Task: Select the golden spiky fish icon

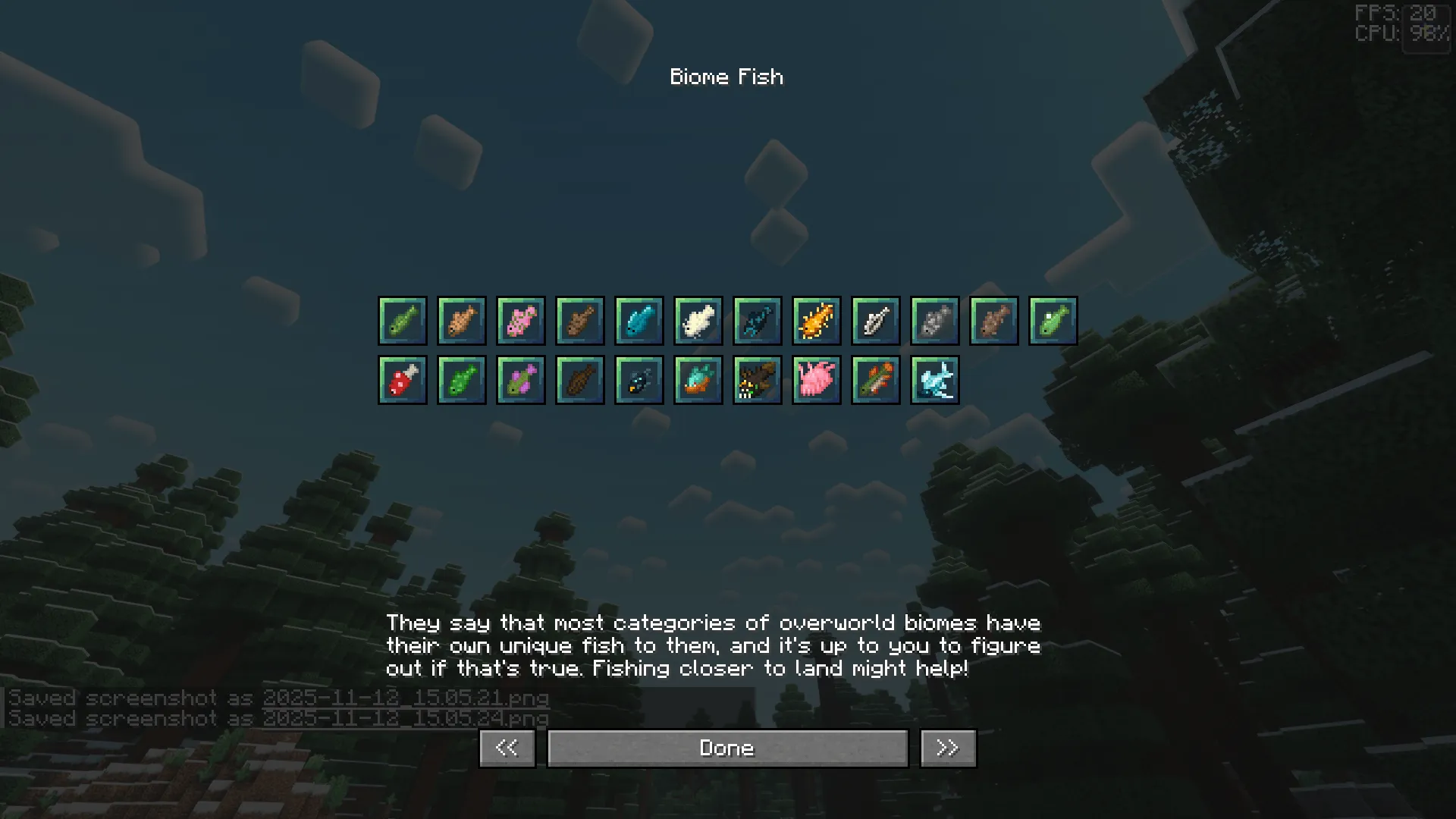Action: (x=817, y=320)
